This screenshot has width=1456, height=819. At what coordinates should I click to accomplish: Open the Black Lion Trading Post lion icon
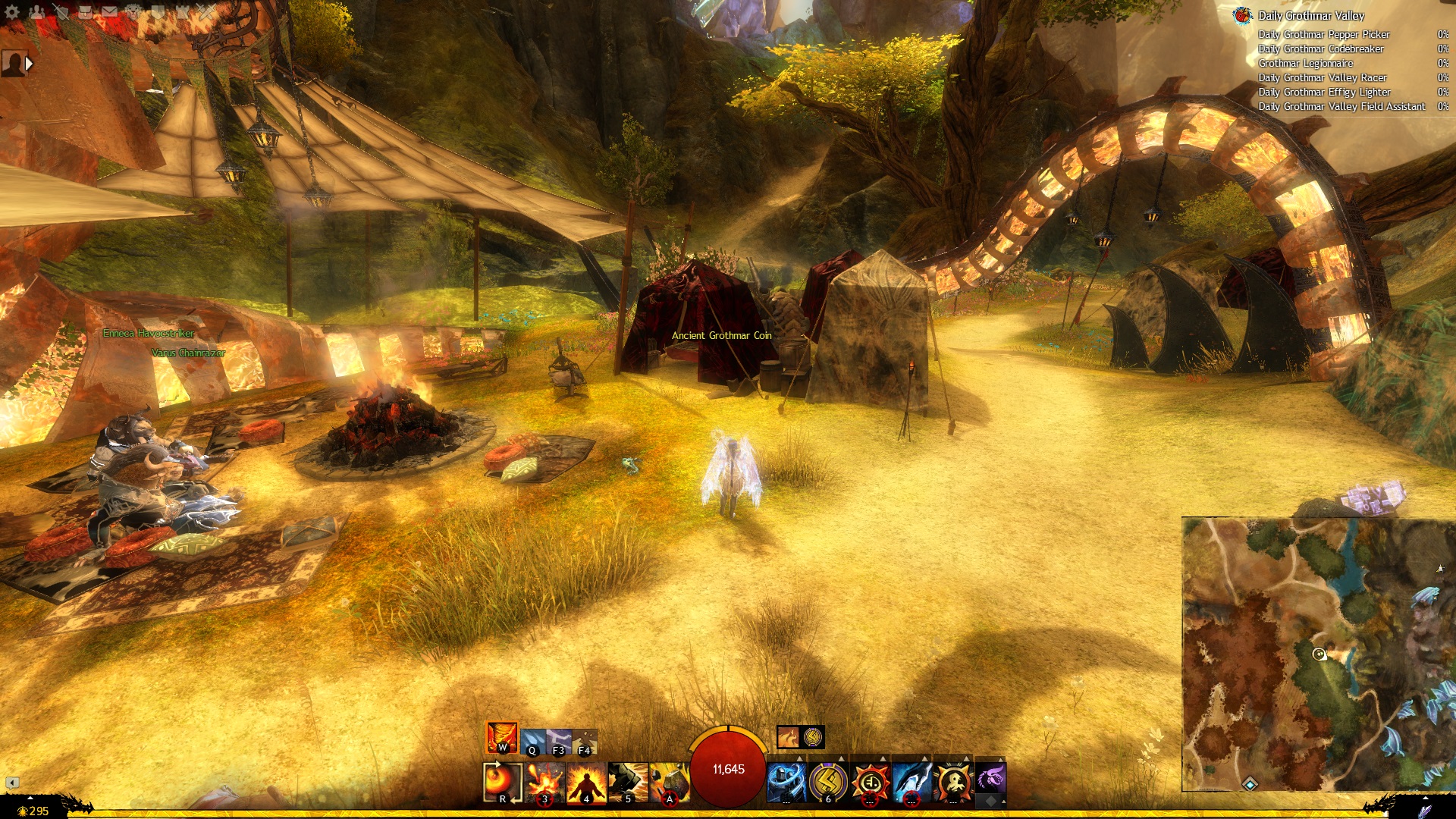133,12
